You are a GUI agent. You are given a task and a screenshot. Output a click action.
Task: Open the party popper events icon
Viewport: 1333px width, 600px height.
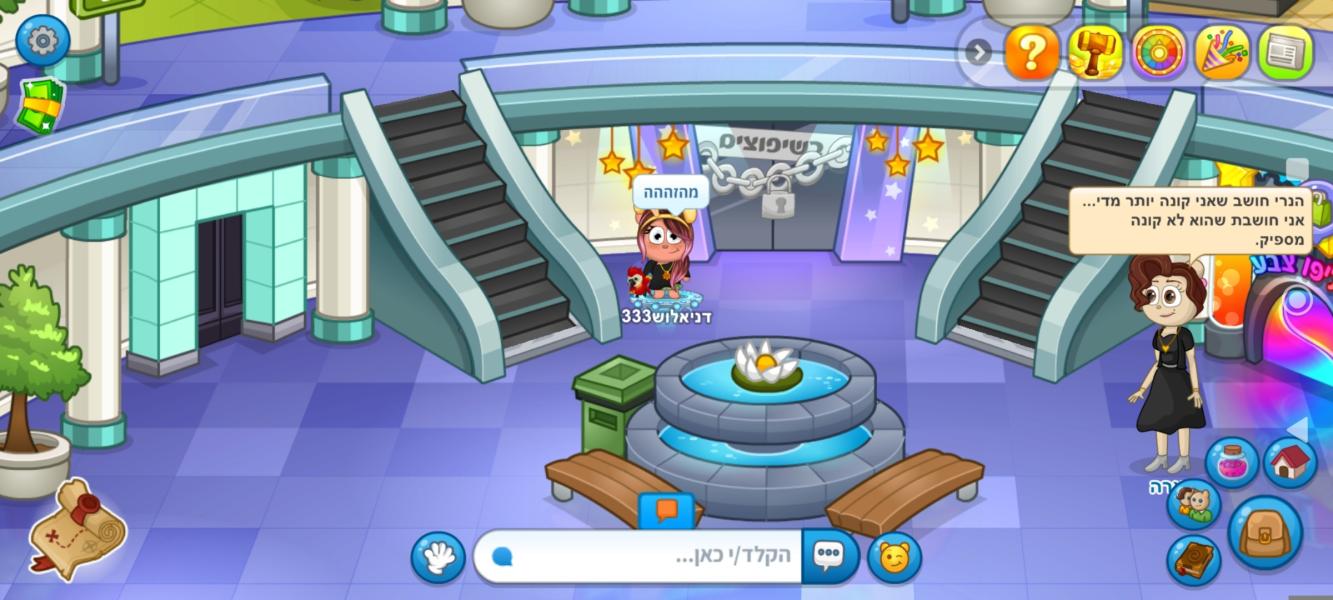point(1221,52)
